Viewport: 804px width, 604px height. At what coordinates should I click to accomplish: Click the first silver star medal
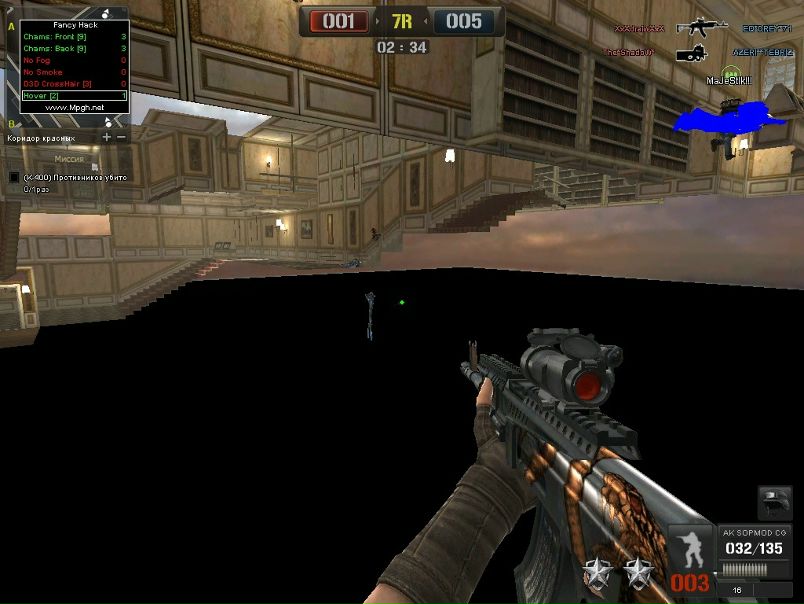coord(599,573)
